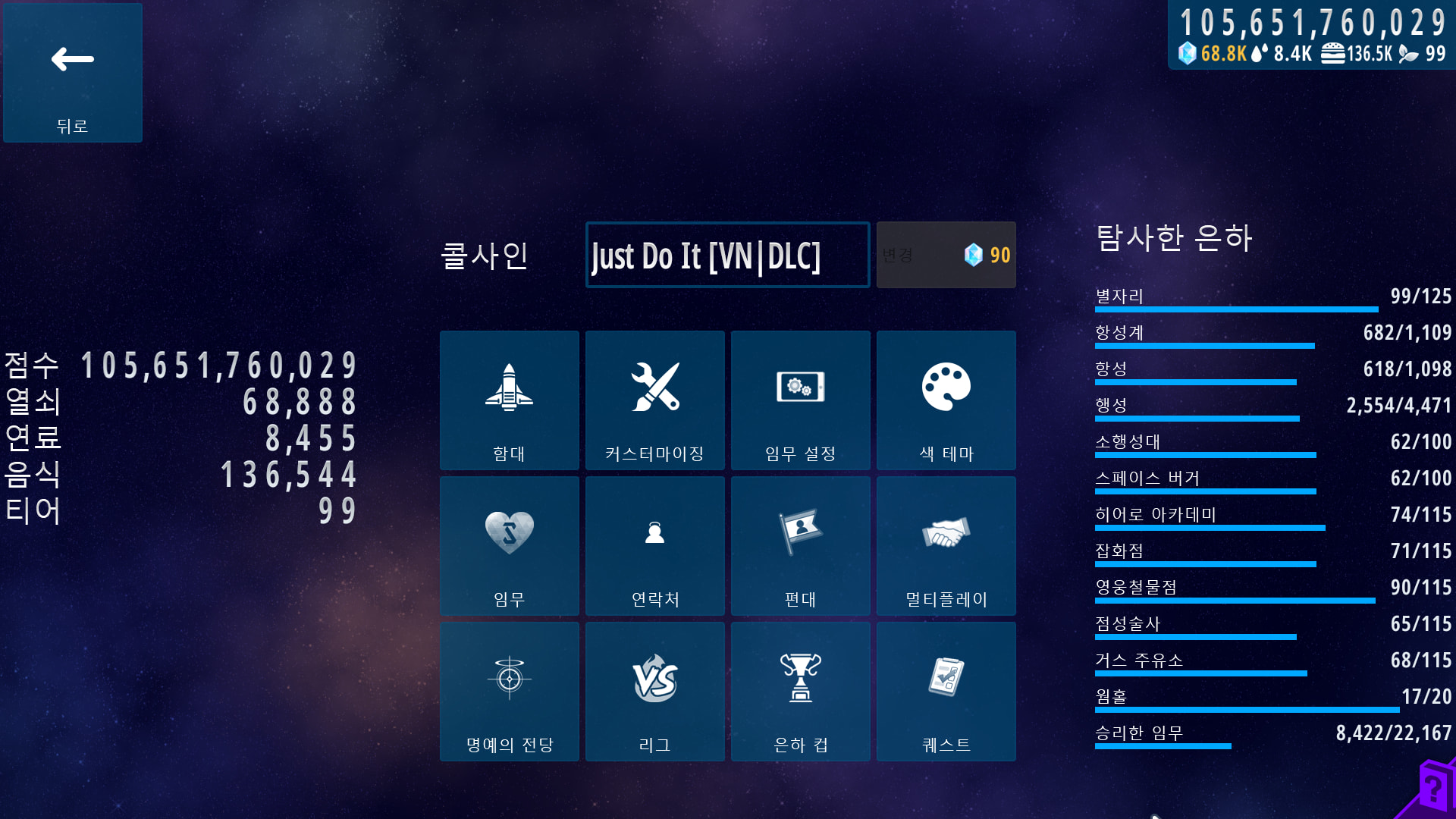Open 임무 설정 mission settings

(800, 400)
